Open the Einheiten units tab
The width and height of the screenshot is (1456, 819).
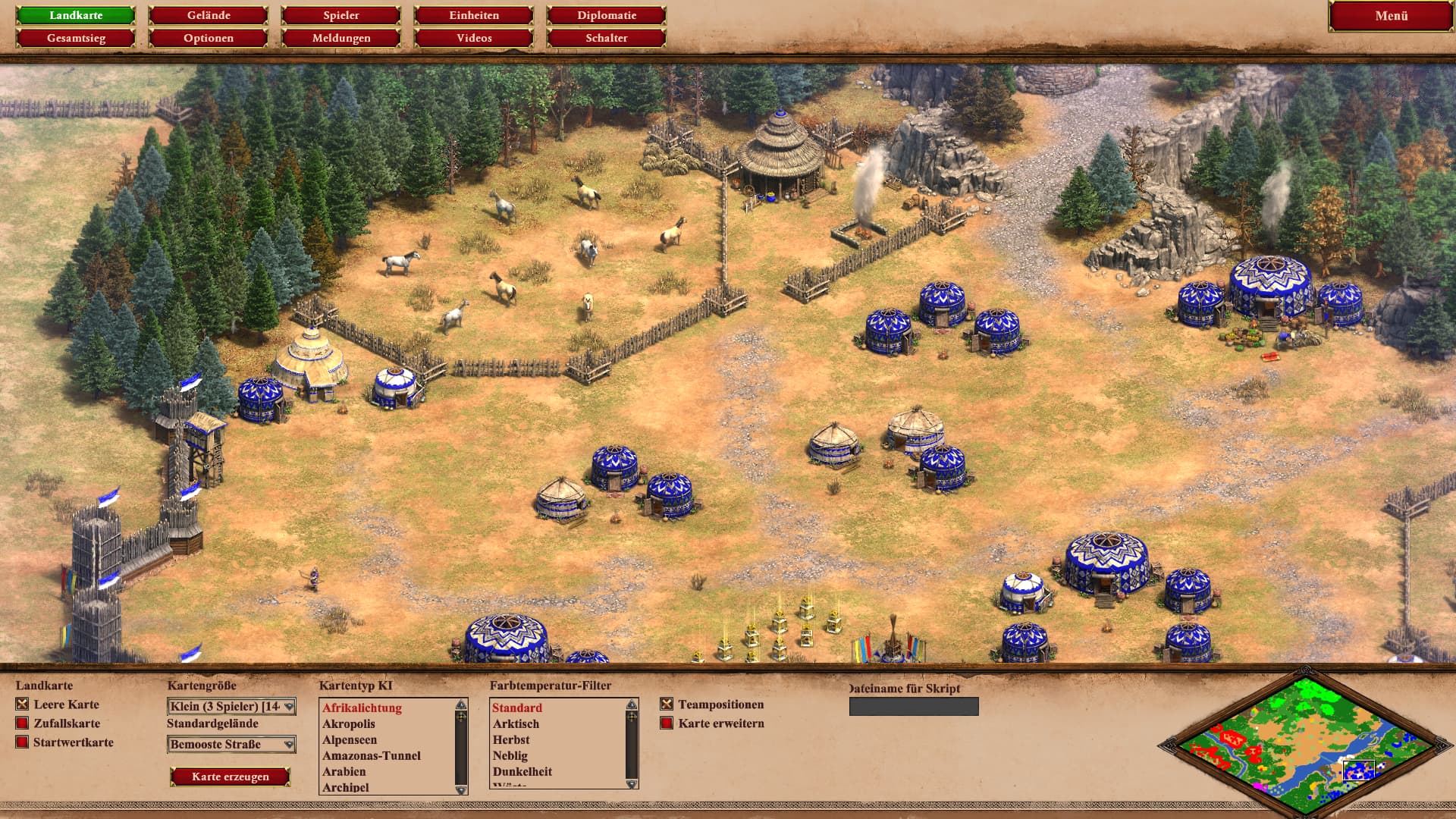pyautogui.click(x=474, y=15)
